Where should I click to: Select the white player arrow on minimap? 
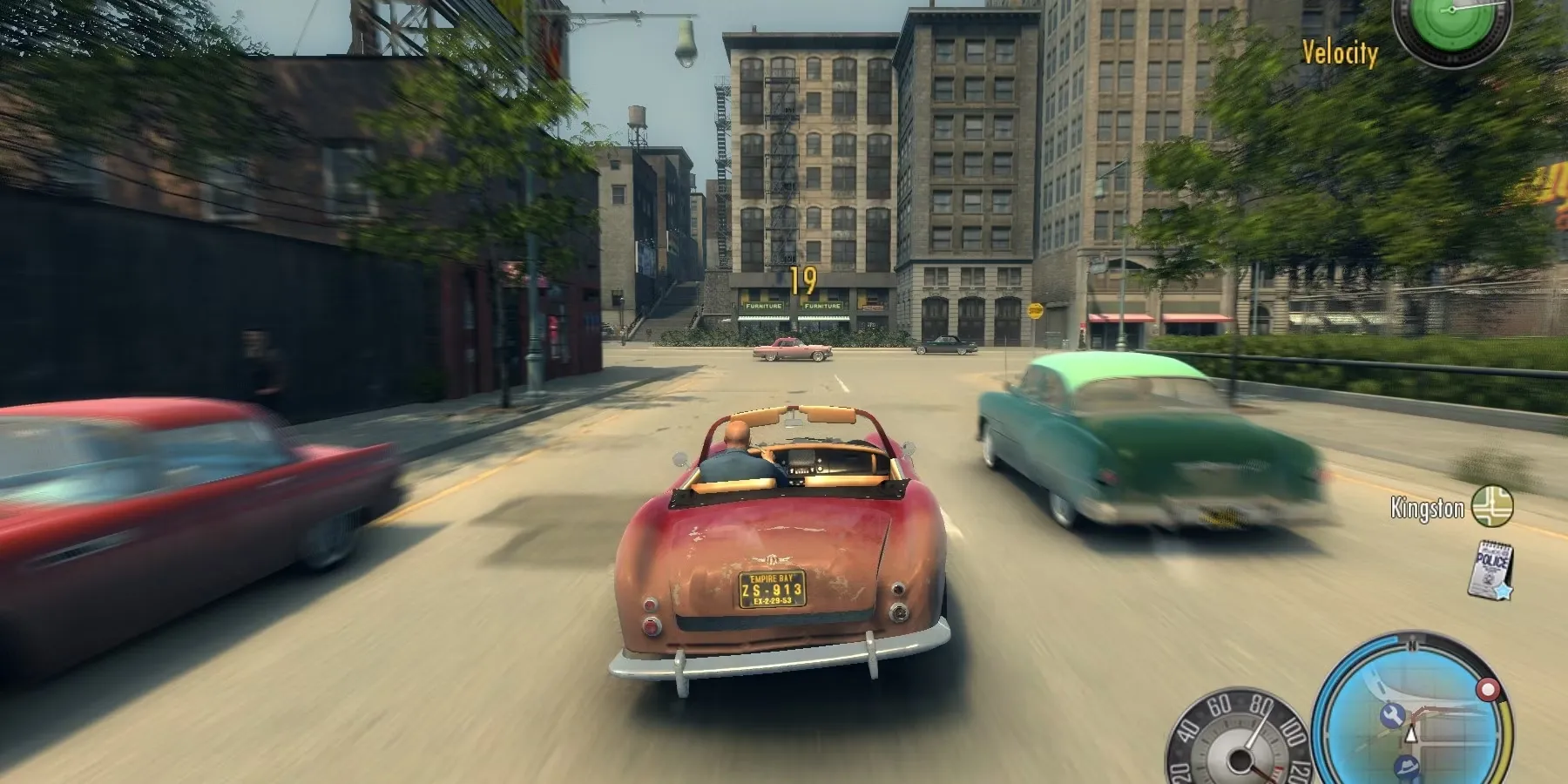point(1412,736)
